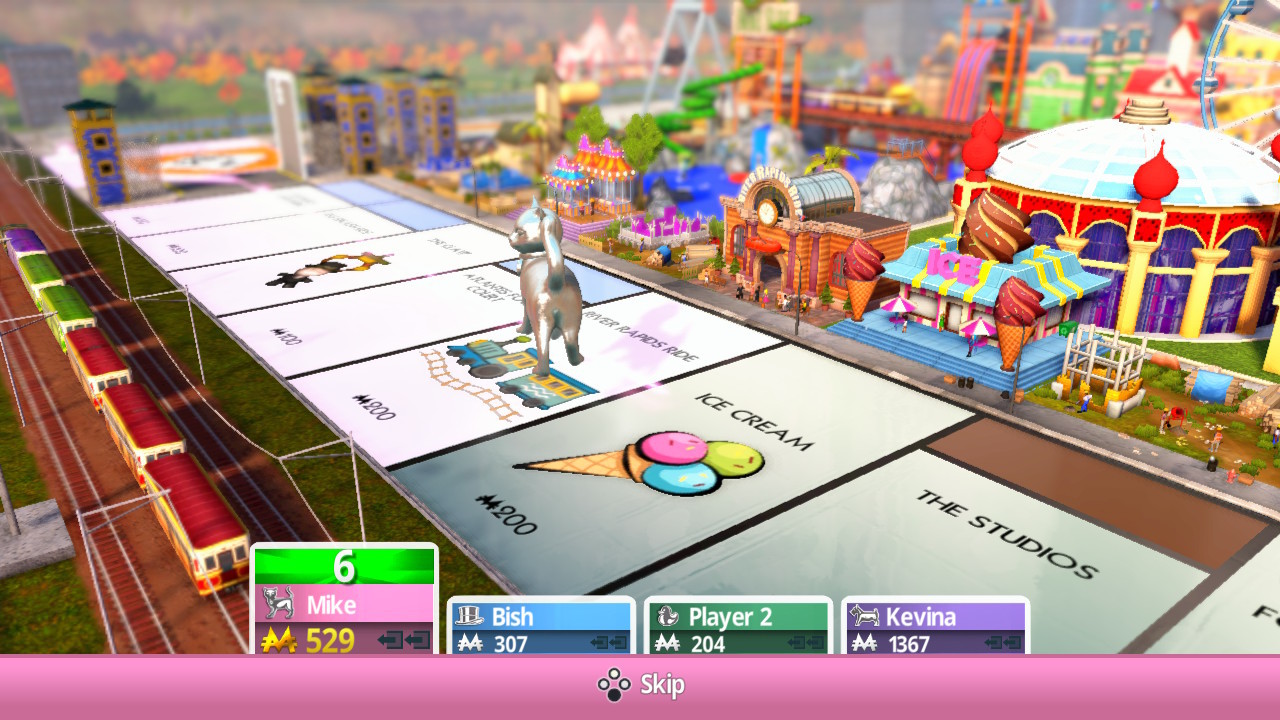This screenshot has width=1280, height=720.
Task: Click the green dice result showing 6
Action: point(345,566)
